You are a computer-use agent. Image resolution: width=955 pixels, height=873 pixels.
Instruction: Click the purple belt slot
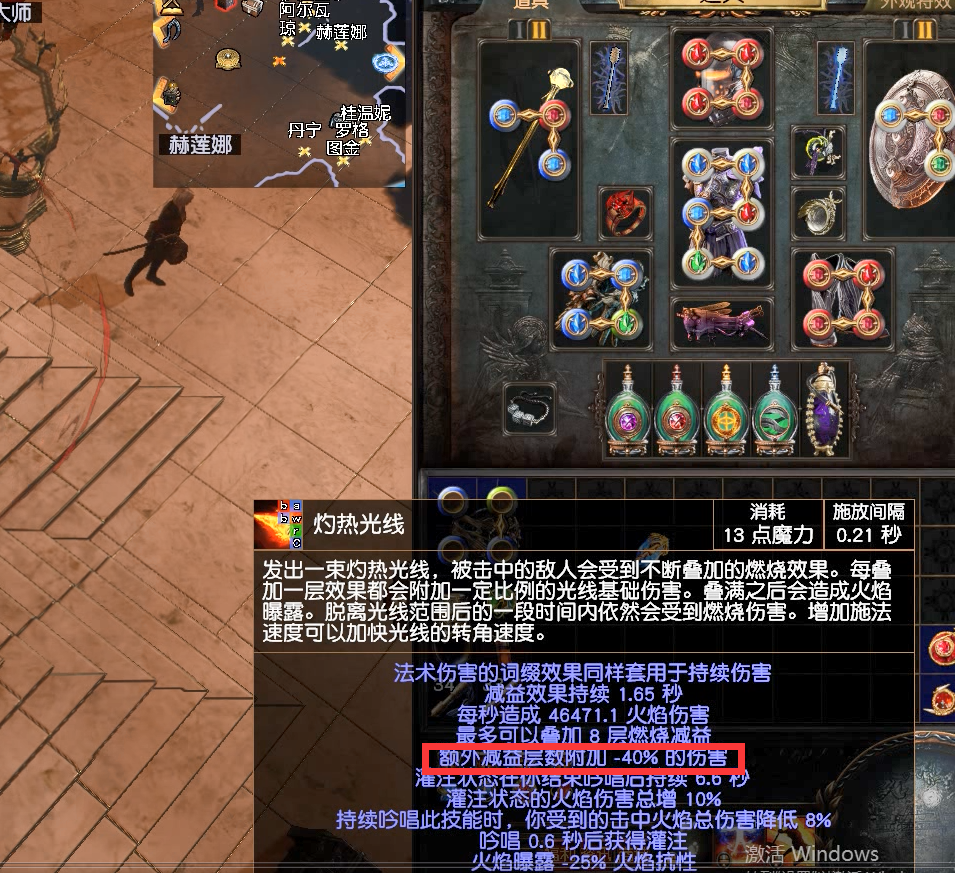click(721, 321)
